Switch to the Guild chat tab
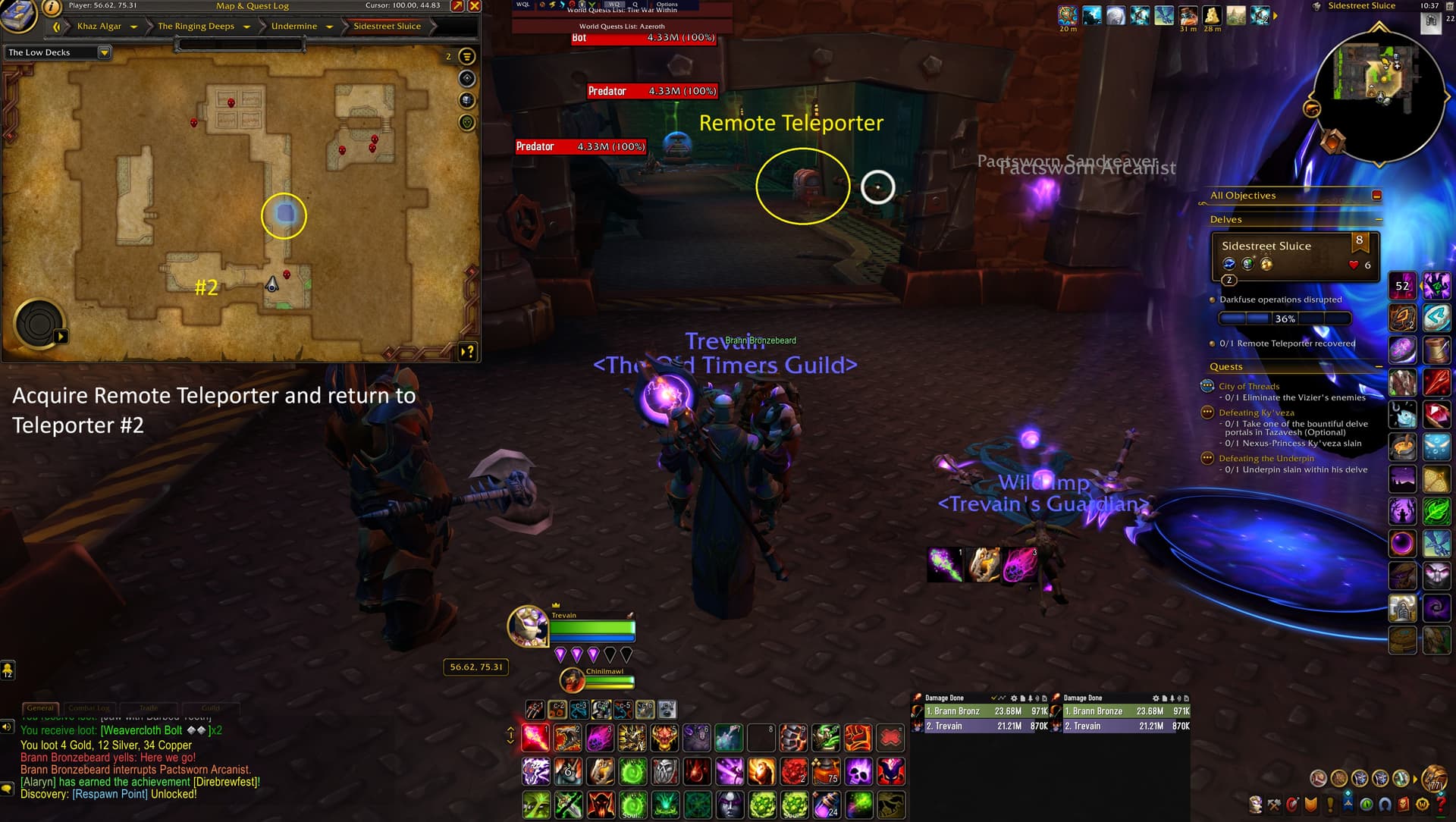 click(210, 707)
